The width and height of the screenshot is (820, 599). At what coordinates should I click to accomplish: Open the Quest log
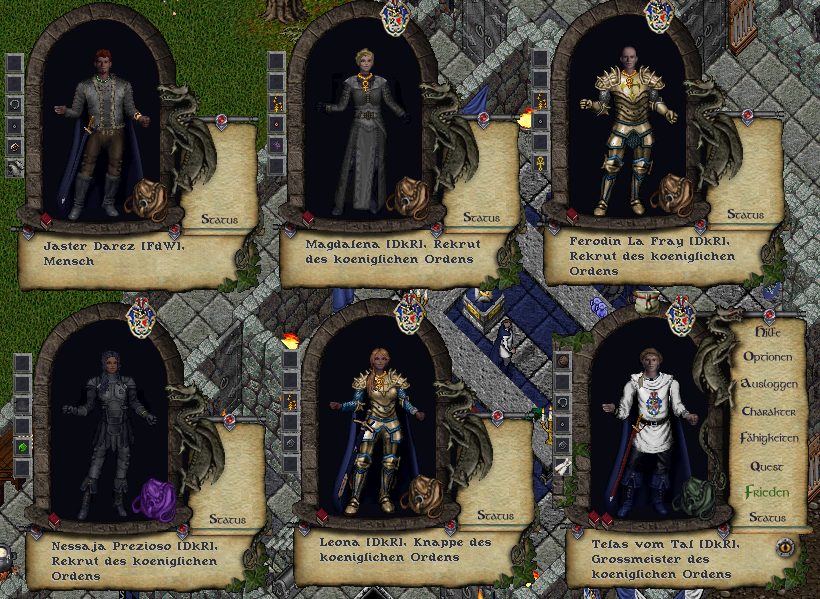pyautogui.click(x=768, y=466)
